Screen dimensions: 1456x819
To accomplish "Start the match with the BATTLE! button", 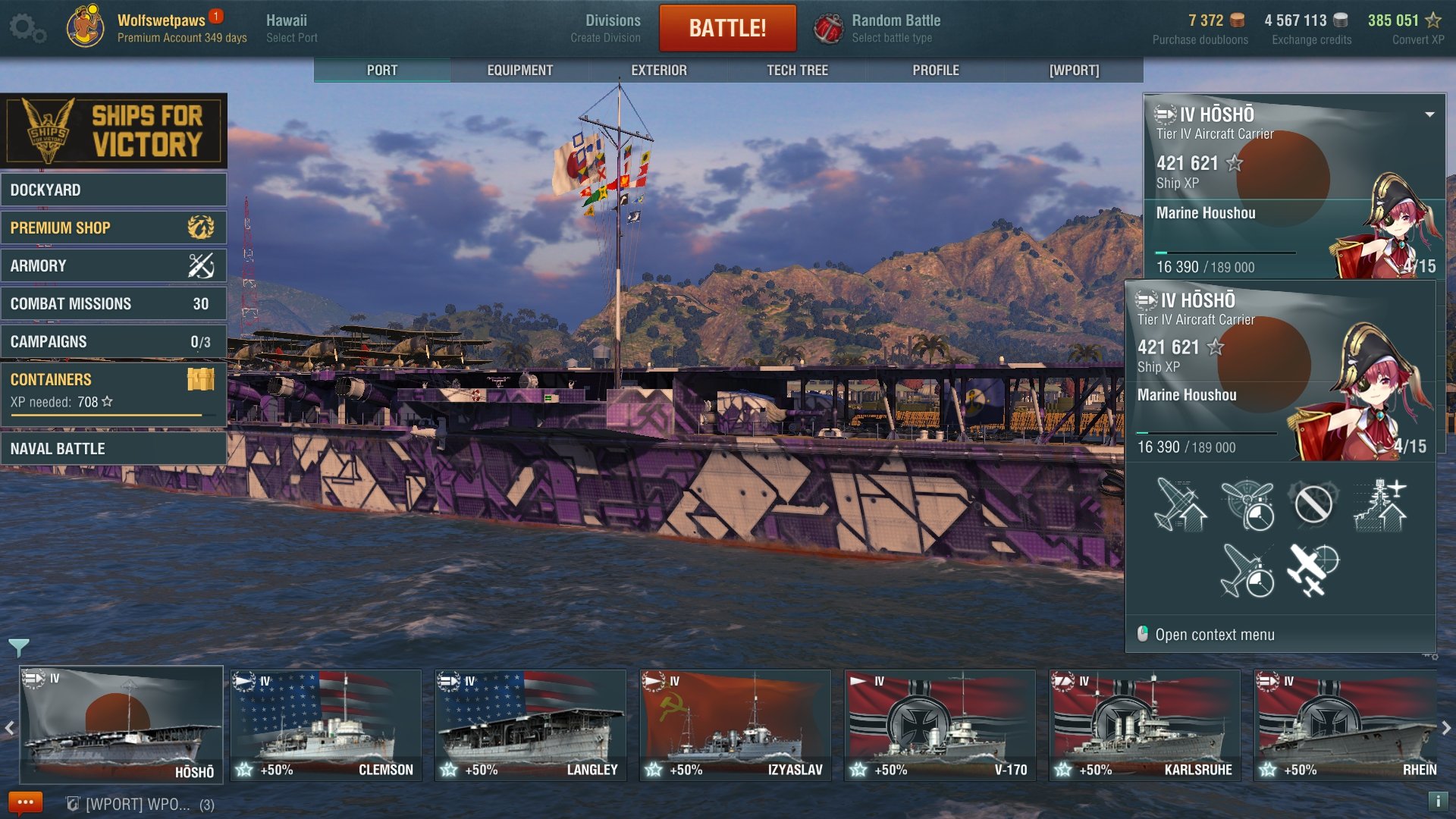I will pyautogui.click(x=727, y=28).
